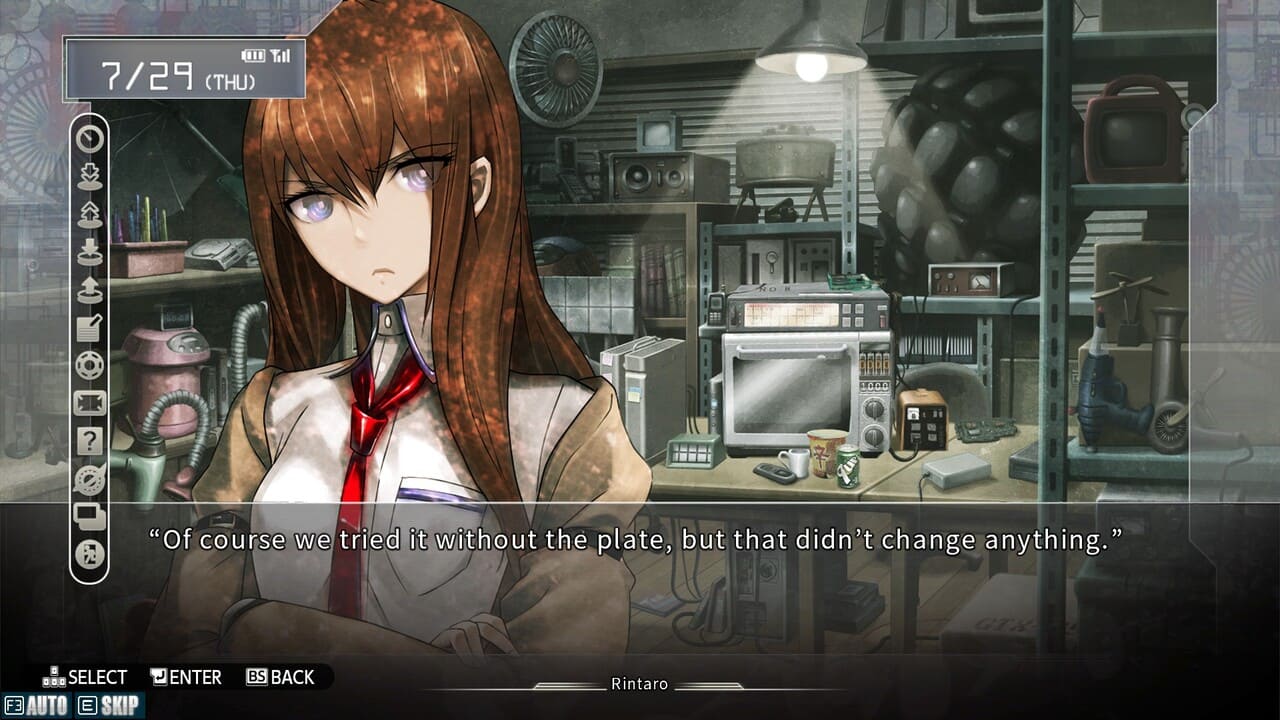Toggle fullscreen with the four-arrows icon

click(x=90, y=403)
